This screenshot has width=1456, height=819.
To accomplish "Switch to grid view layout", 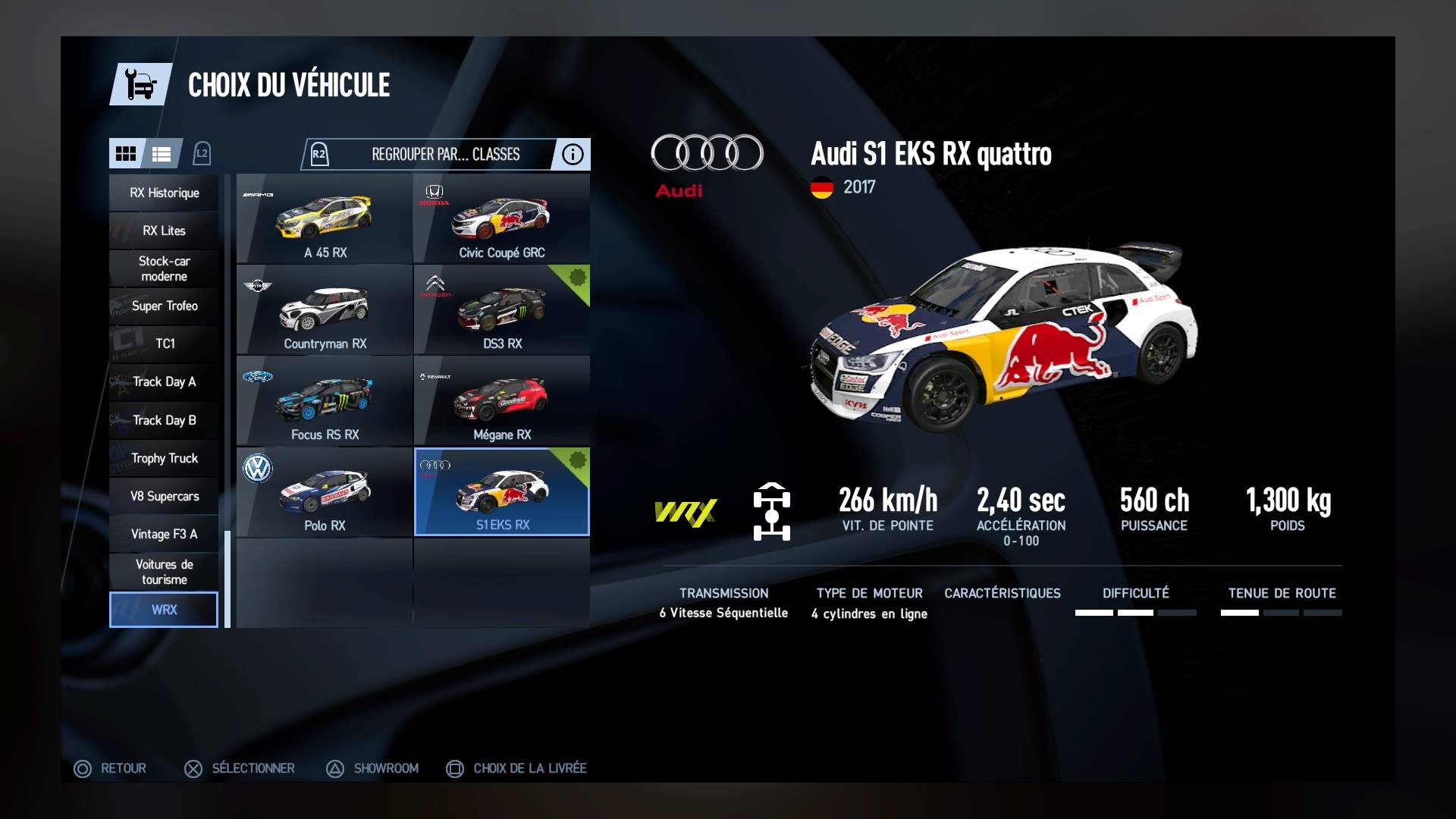I will 125,154.
